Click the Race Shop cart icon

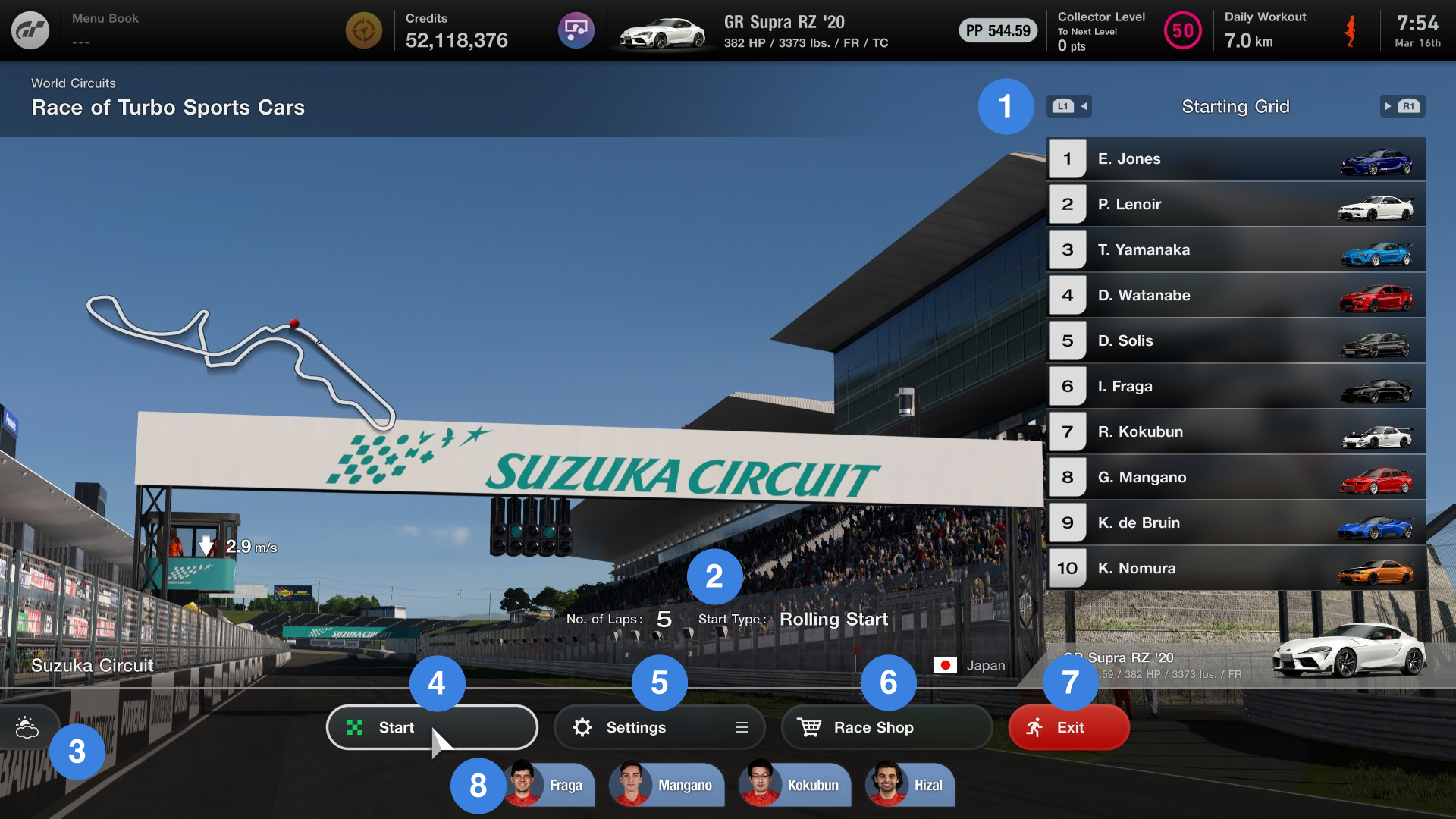(811, 726)
